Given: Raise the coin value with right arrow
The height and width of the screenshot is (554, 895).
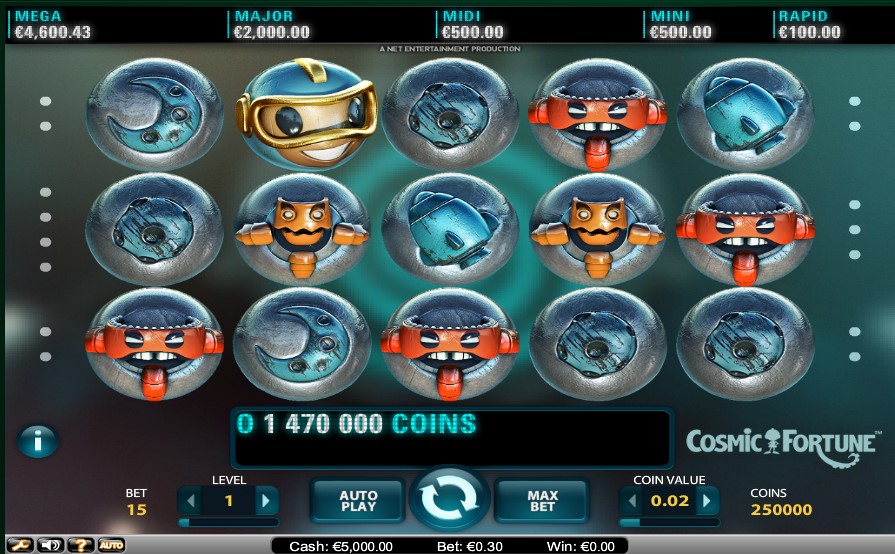Looking at the screenshot, I should click(707, 500).
